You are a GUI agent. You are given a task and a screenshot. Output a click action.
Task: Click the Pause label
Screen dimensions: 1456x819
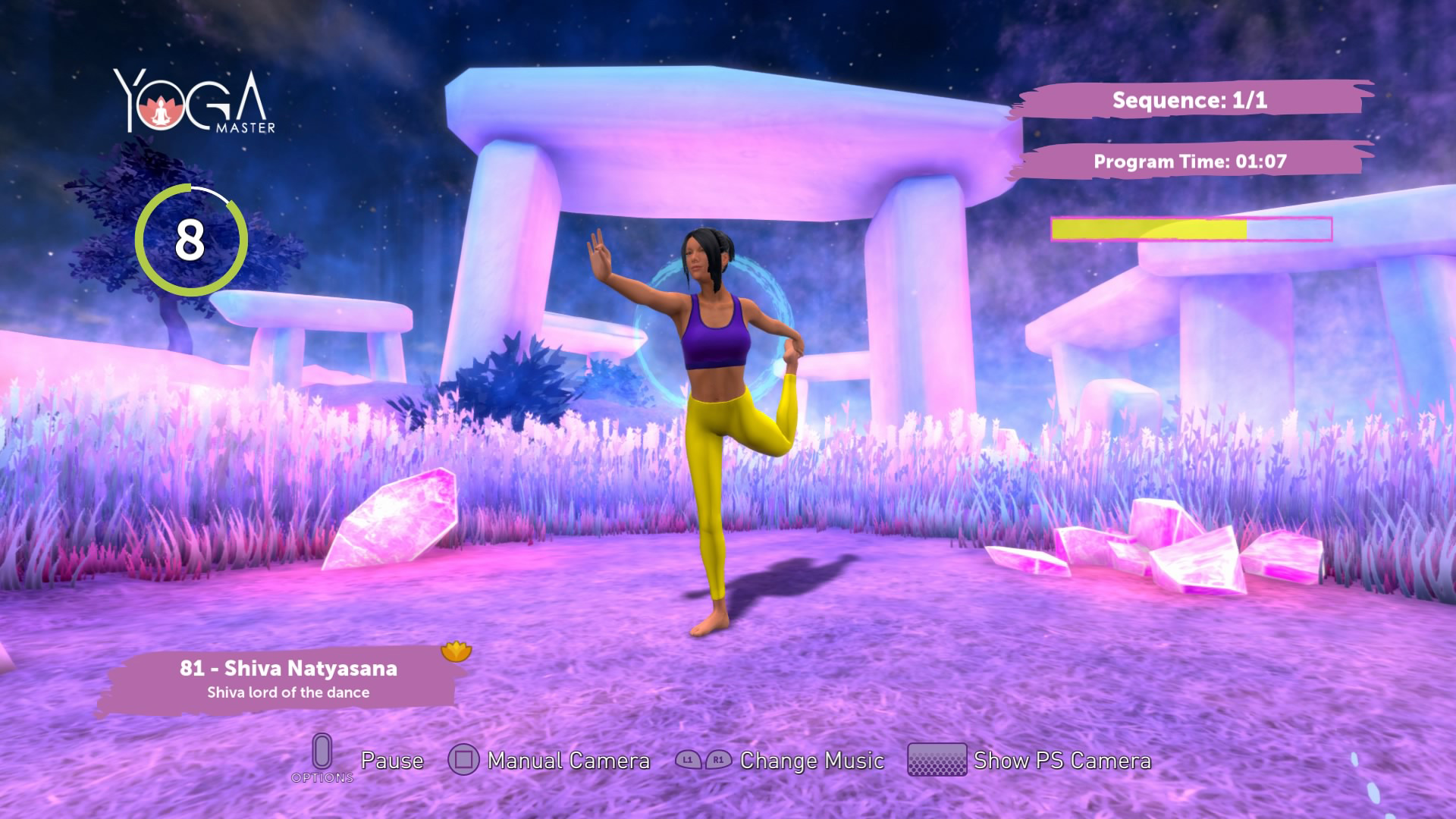point(393,760)
